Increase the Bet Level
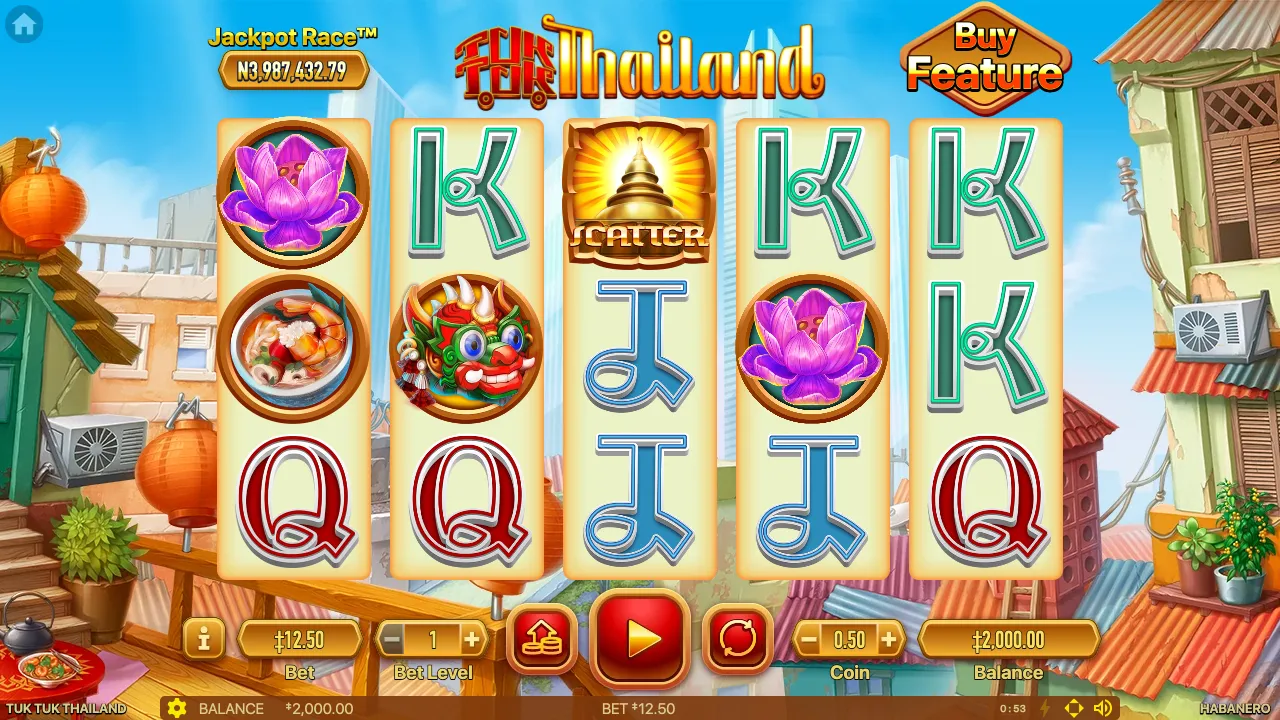Screen dimensions: 1280x720 [471, 639]
